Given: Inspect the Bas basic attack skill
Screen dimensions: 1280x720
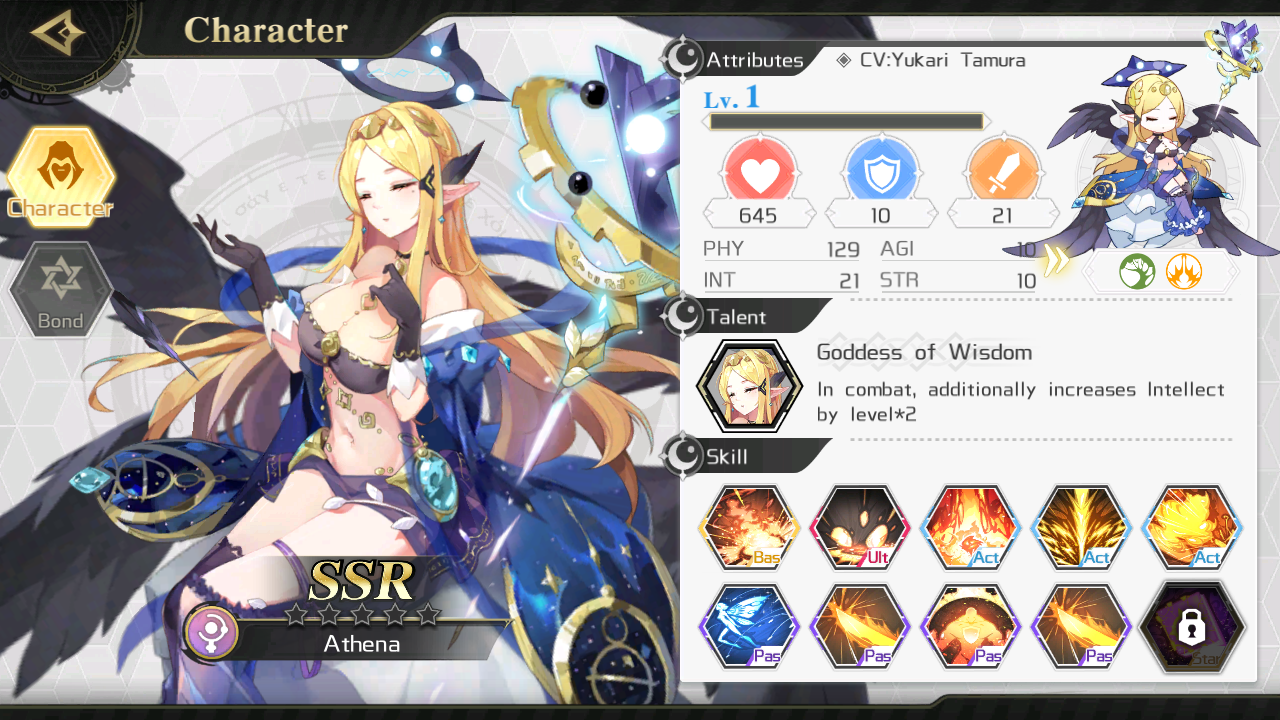Looking at the screenshot, I should (749, 527).
